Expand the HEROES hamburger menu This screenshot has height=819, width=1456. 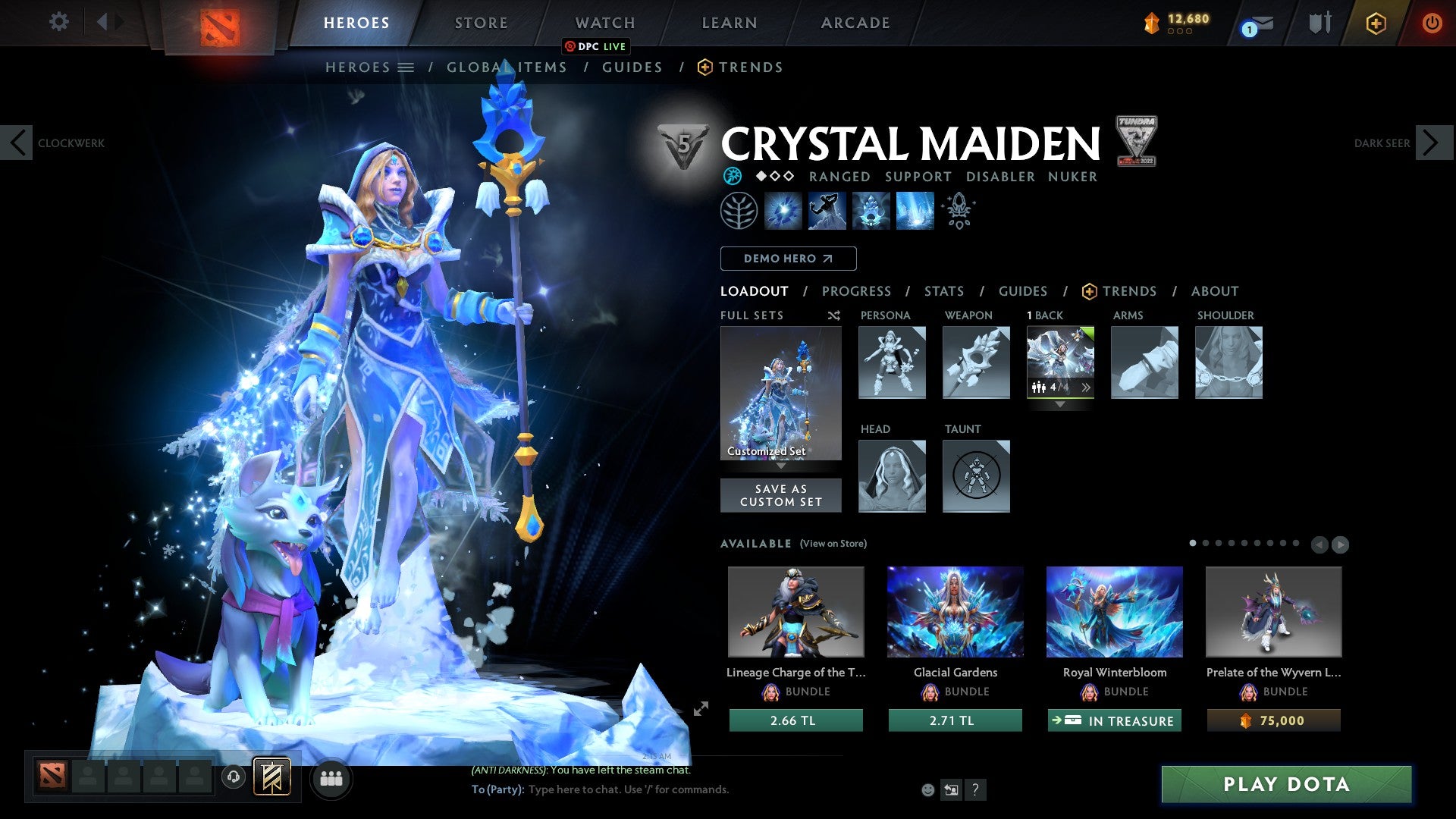coord(407,67)
